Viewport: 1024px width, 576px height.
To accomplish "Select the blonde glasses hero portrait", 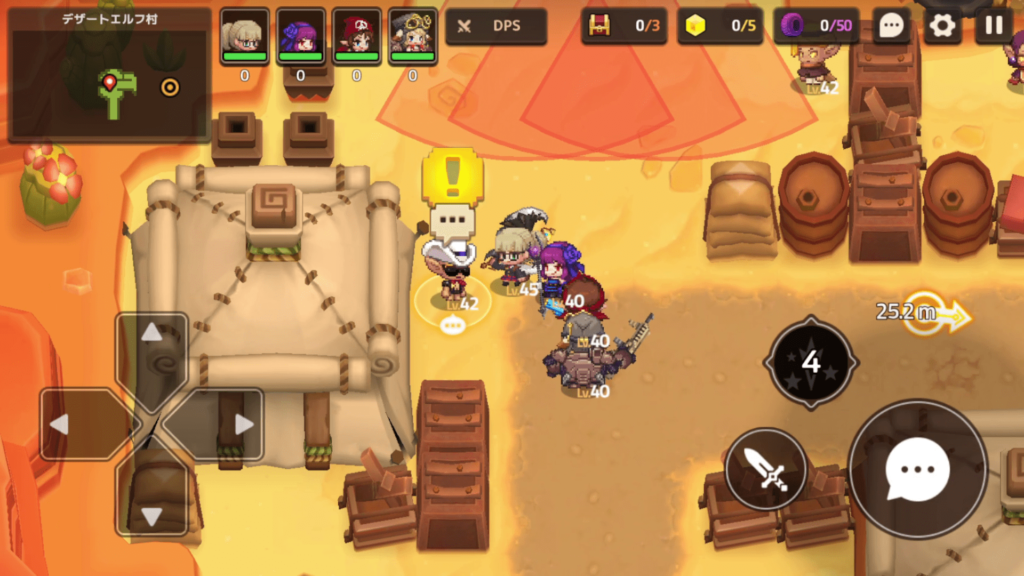I will click(x=245, y=37).
